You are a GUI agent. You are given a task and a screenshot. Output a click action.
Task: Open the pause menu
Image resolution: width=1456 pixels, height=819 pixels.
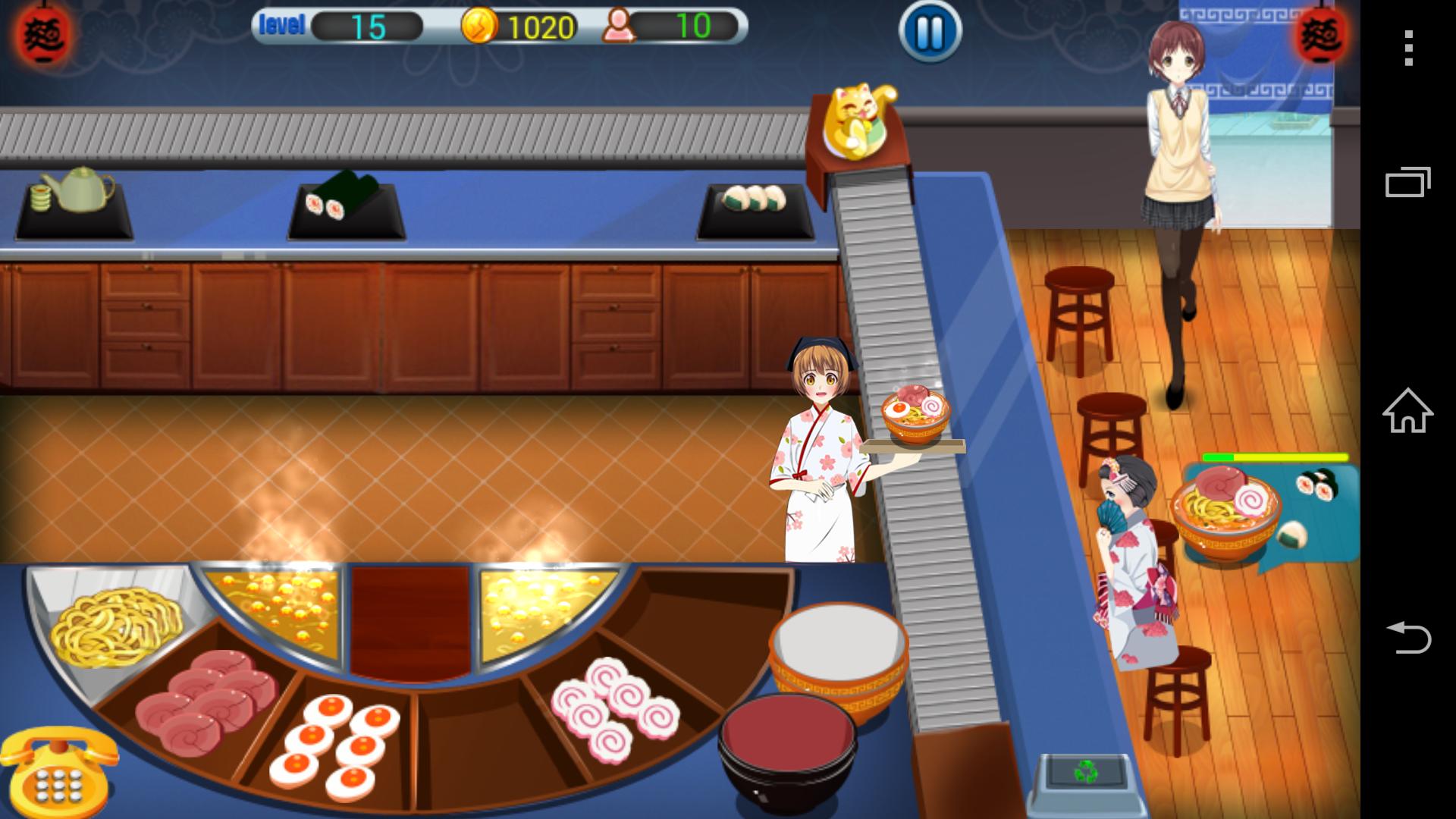click(929, 32)
